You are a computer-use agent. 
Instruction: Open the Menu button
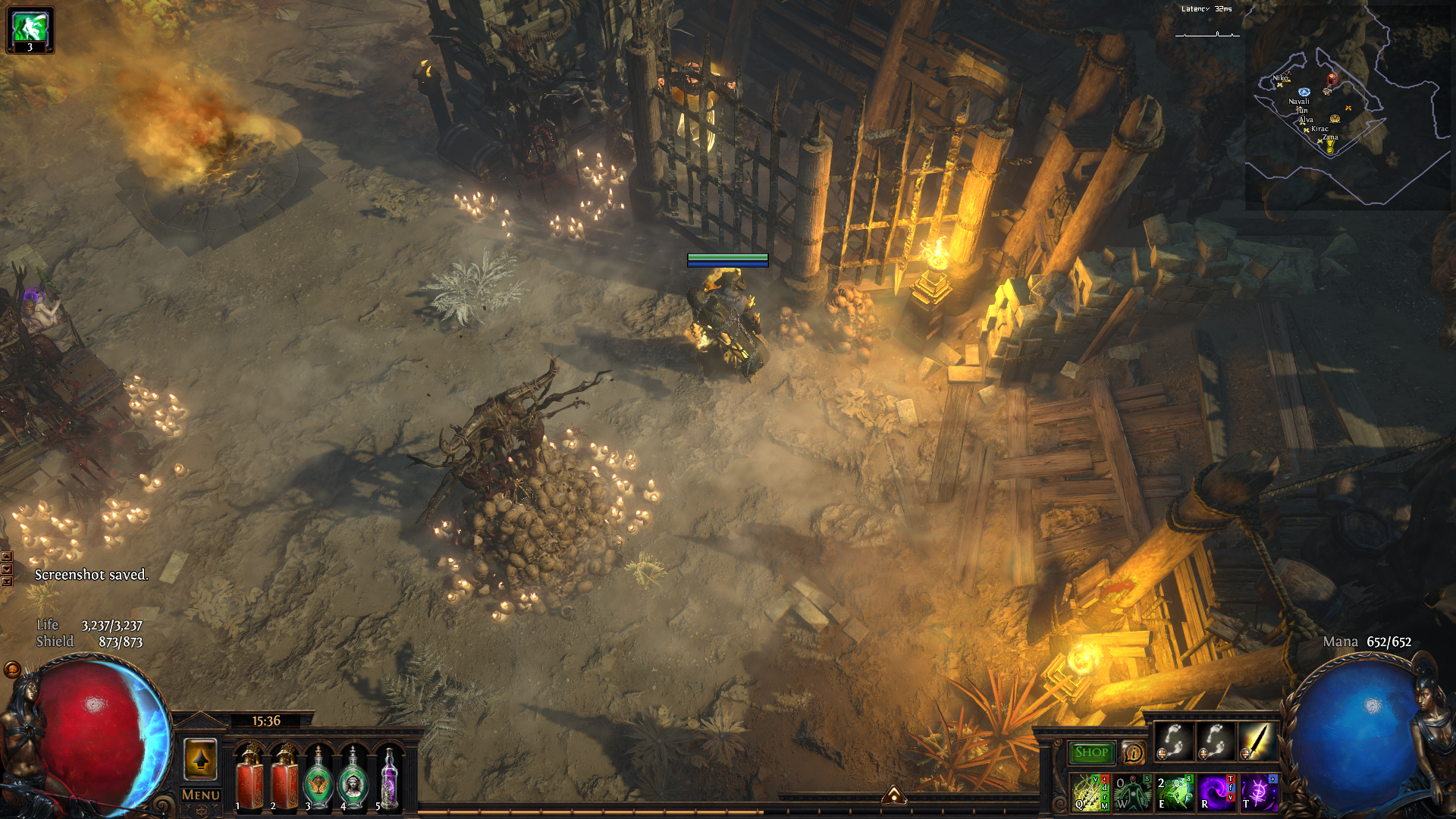click(201, 795)
